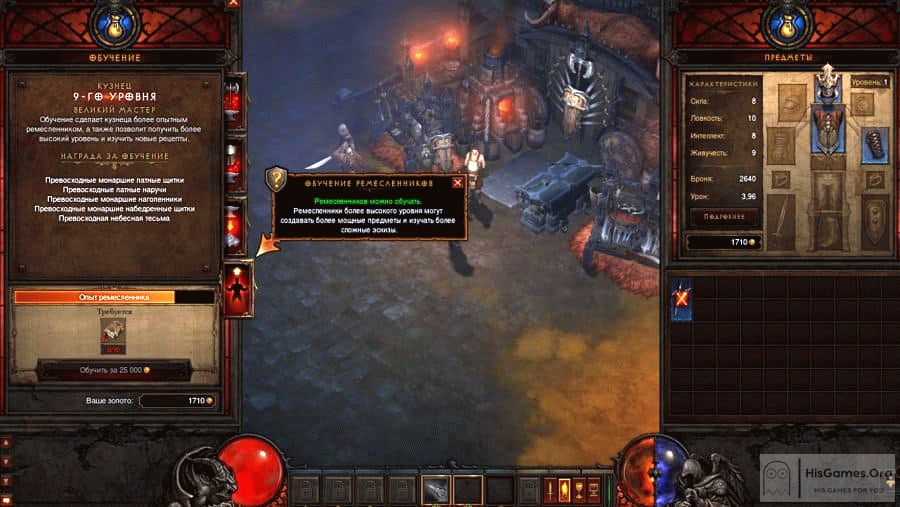Open the artisan training tab with the red figure

[238, 290]
